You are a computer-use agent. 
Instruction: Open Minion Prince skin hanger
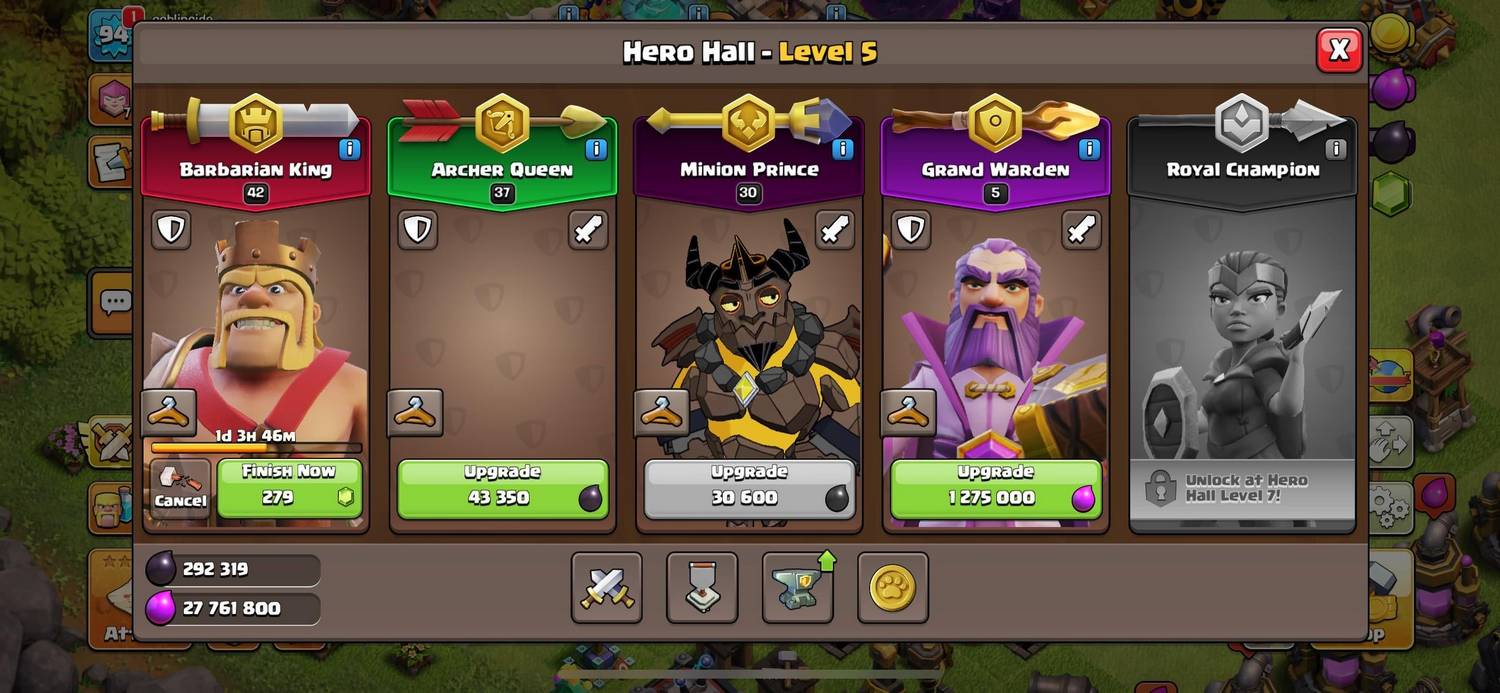coord(662,413)
